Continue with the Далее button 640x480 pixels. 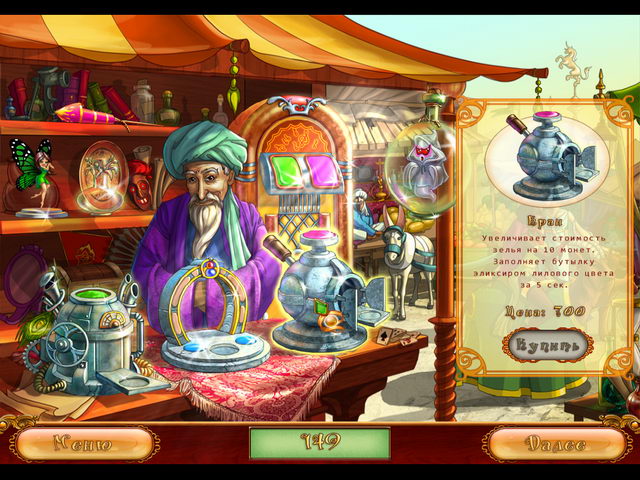(x=560, y=443)
